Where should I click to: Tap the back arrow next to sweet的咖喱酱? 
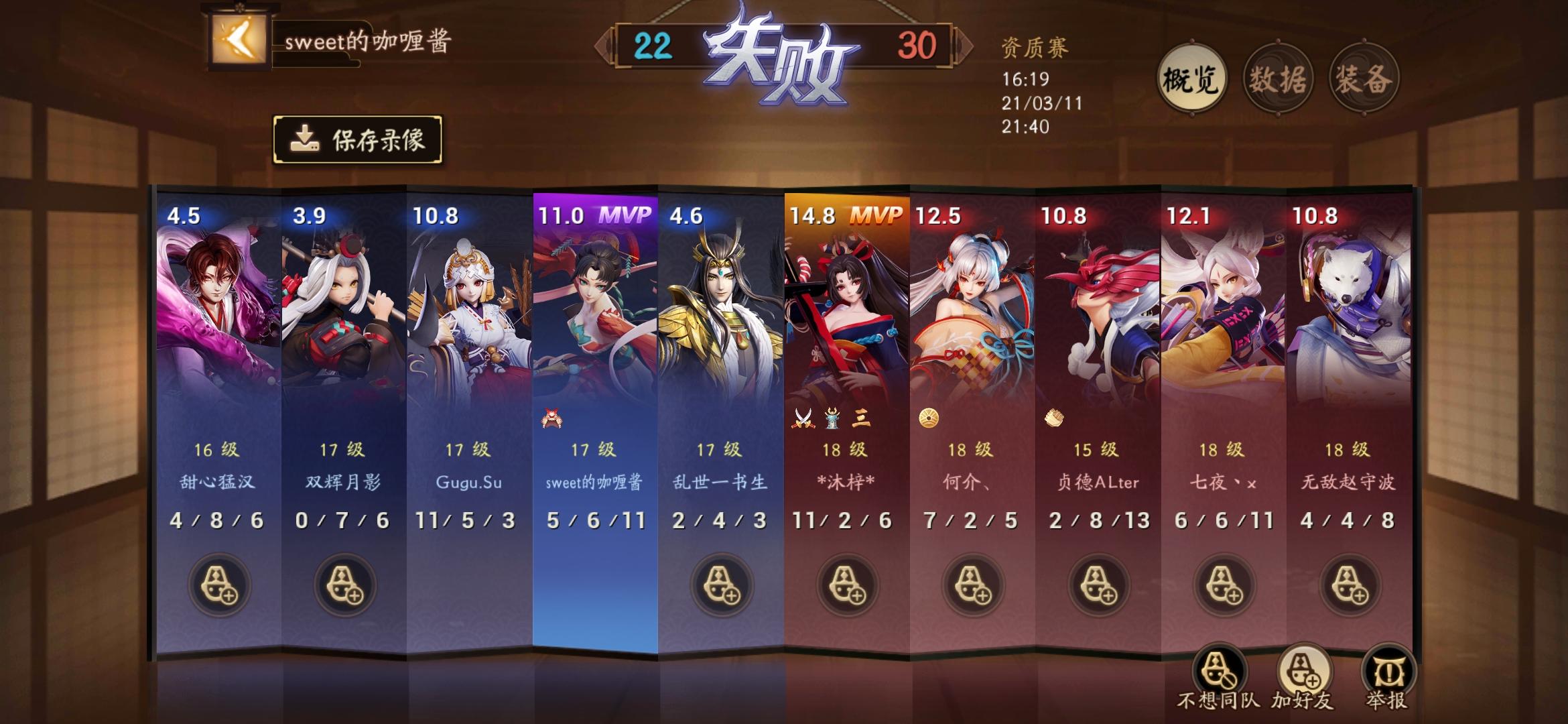click(x=240, y=42)
